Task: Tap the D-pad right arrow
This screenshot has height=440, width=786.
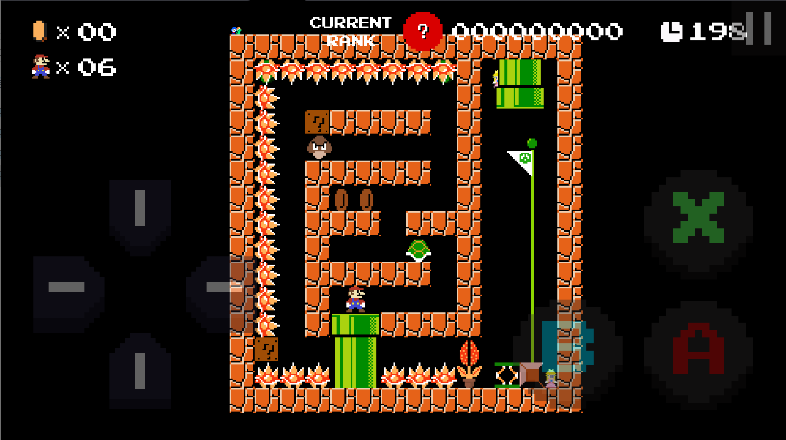Action: (215, 288)
